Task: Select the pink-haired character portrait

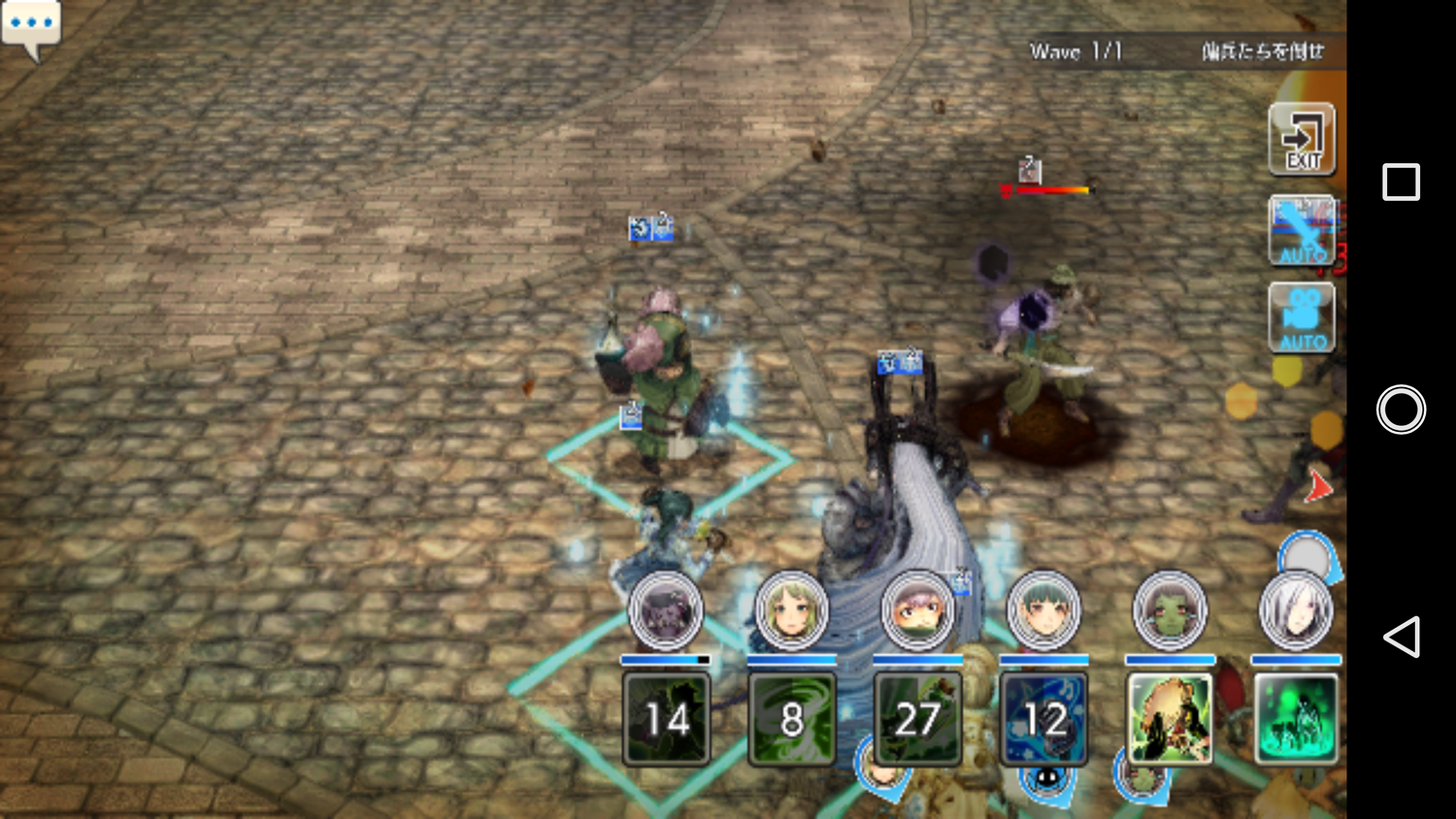Action: (x=917, y=612)
